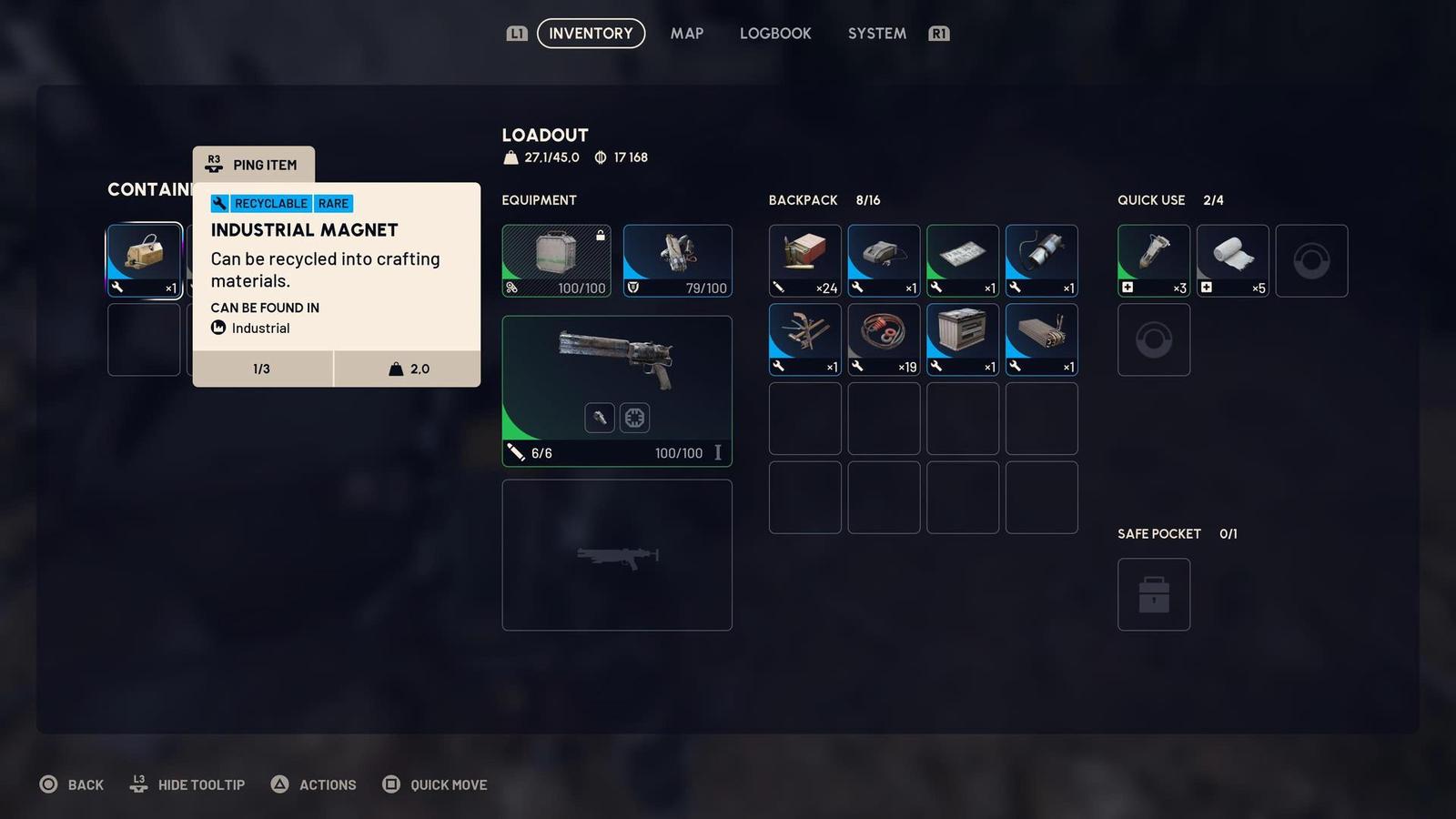Screen dimensions: 1456x819
Task: Select the Industrial Magnet in the container
Action: pos(145,261)
